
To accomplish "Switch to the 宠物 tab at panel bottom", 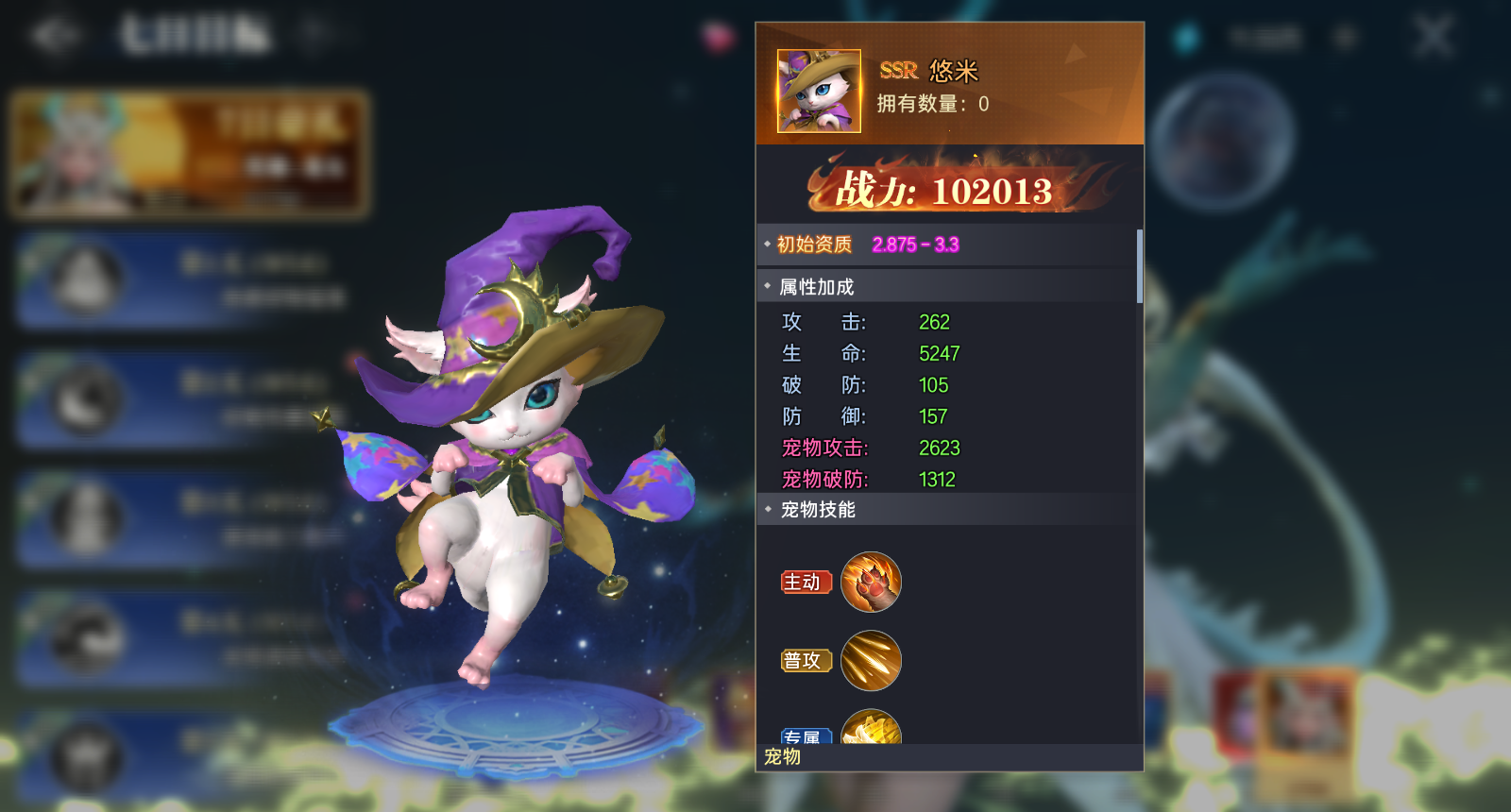I will point(780,758).
